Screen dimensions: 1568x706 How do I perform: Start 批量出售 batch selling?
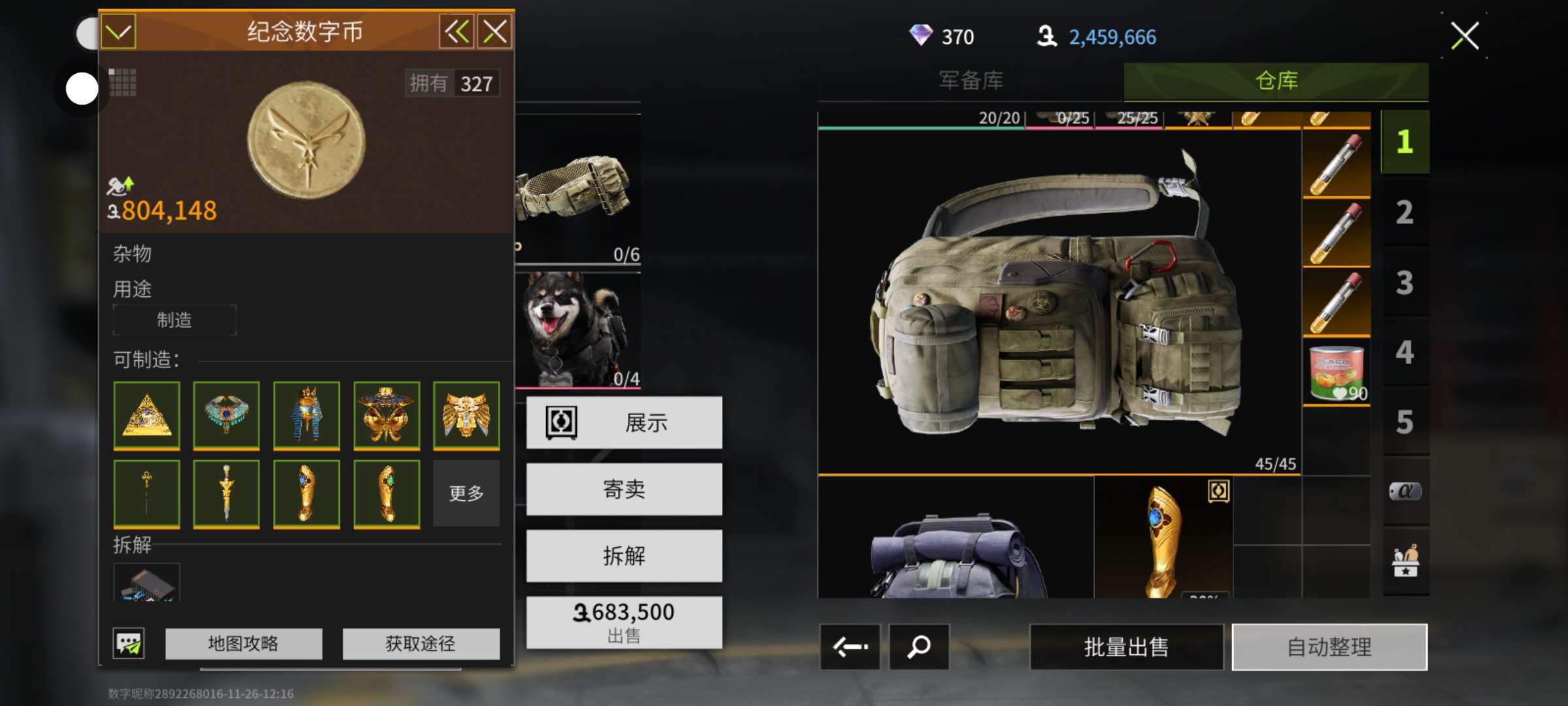(x=1126, y=647)
